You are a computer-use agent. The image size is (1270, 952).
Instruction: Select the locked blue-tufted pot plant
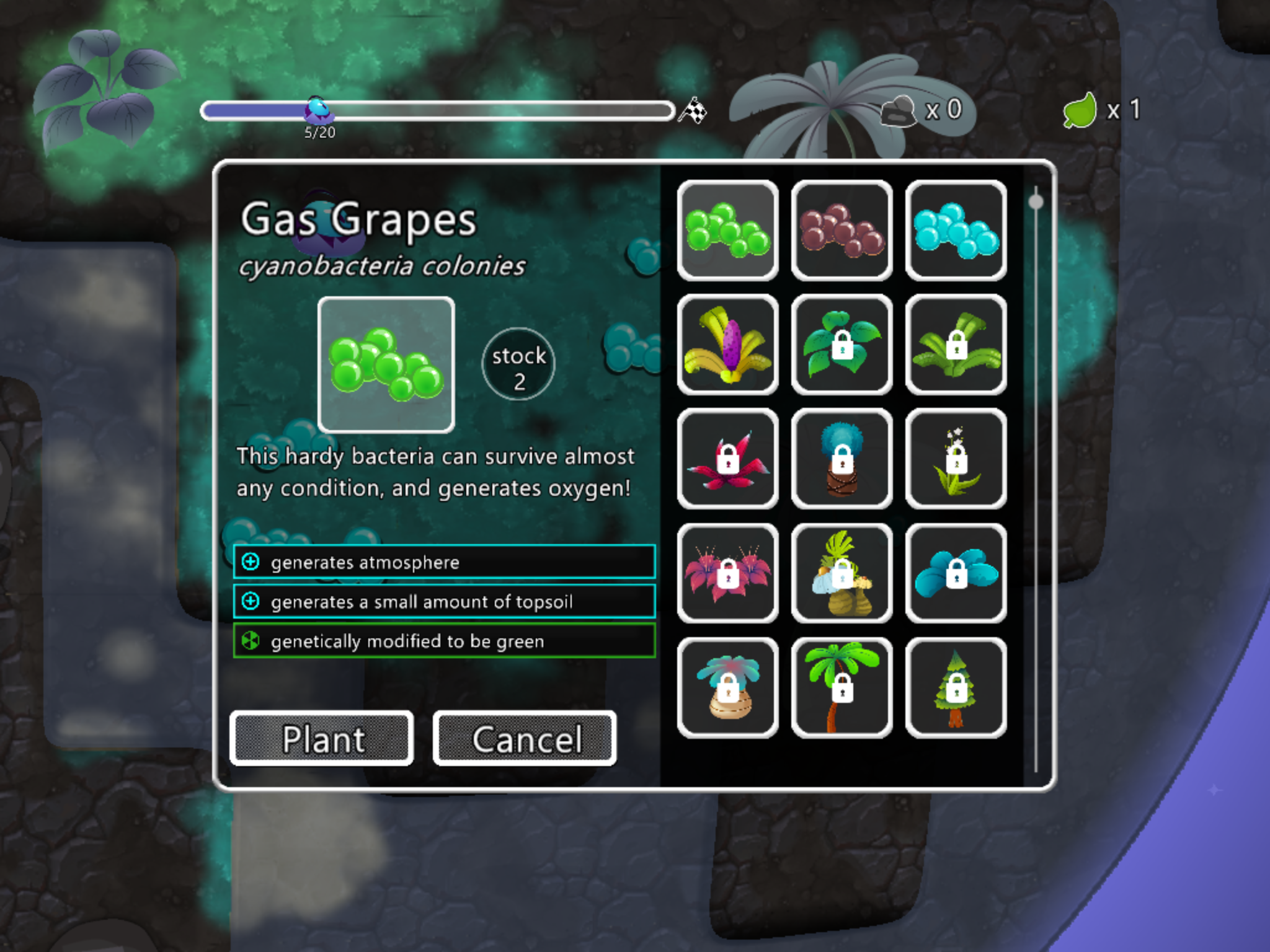tap(841, 459)
